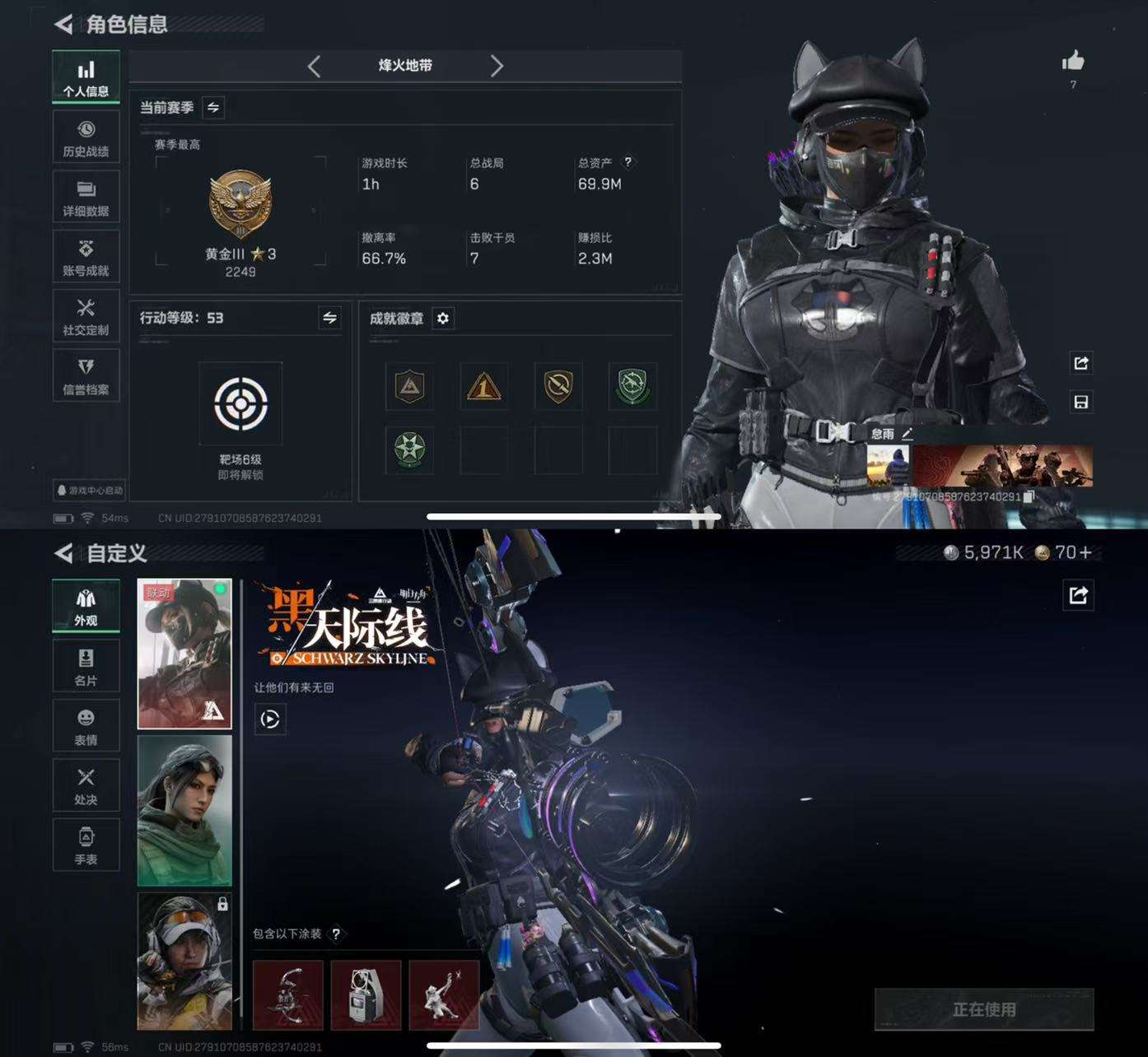Click the 正在使用 button
The height and width of the screenshot is (1057, 1148).
click(985, 1010)
